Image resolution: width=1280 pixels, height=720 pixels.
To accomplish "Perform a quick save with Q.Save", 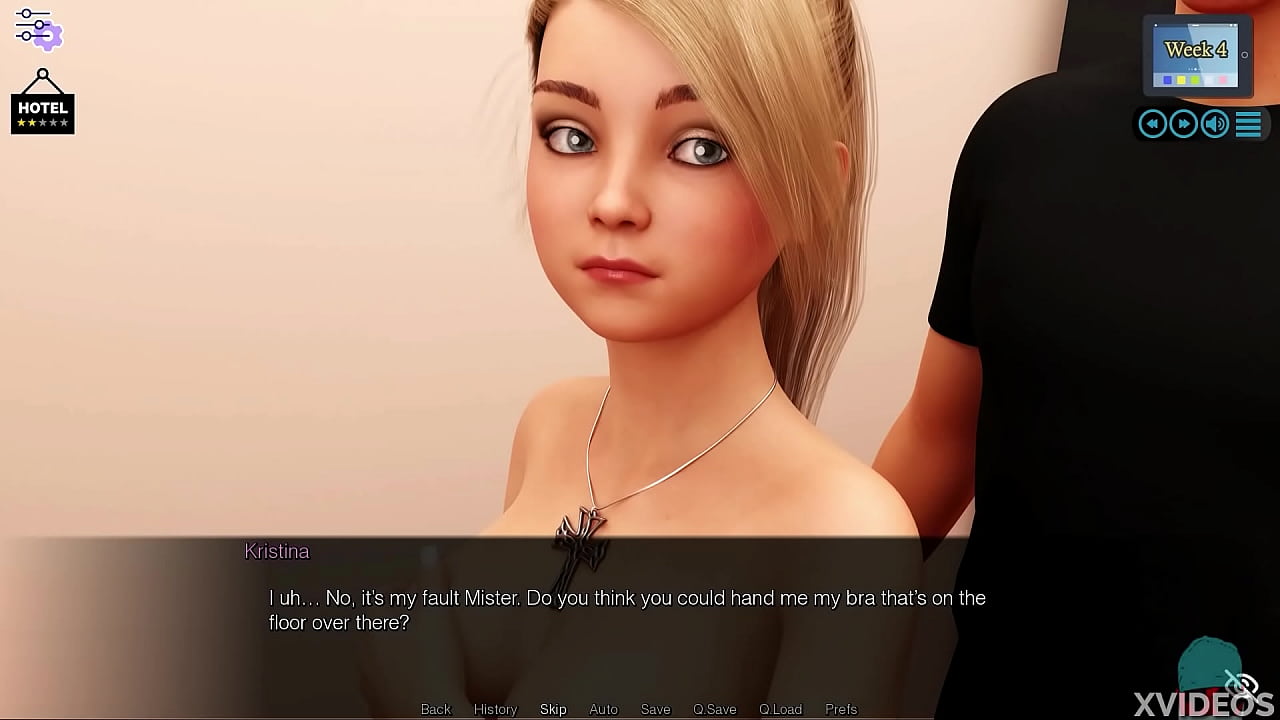I will point(714,709).
